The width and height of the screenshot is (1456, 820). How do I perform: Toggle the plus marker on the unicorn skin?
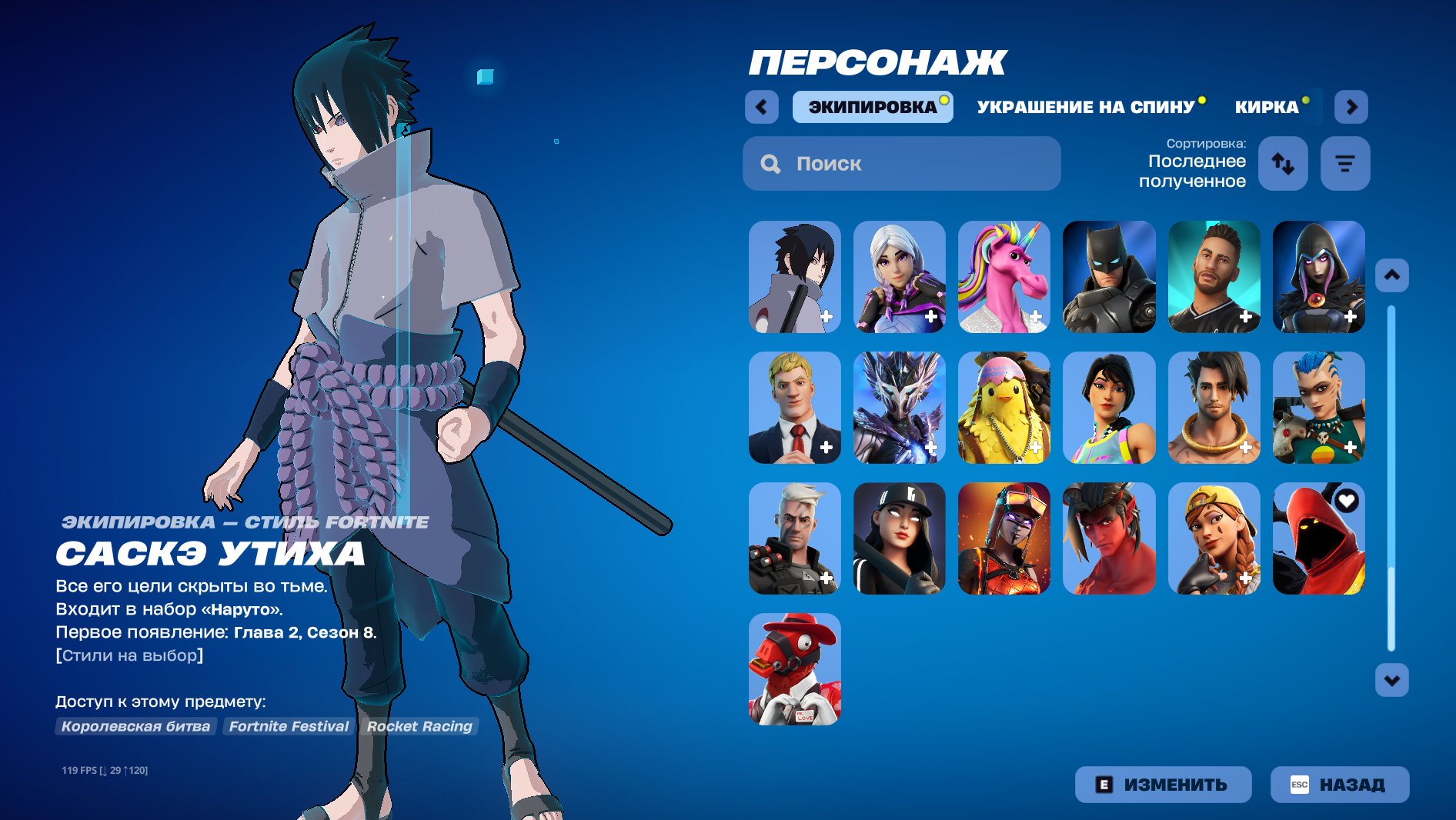point(1037,316)
